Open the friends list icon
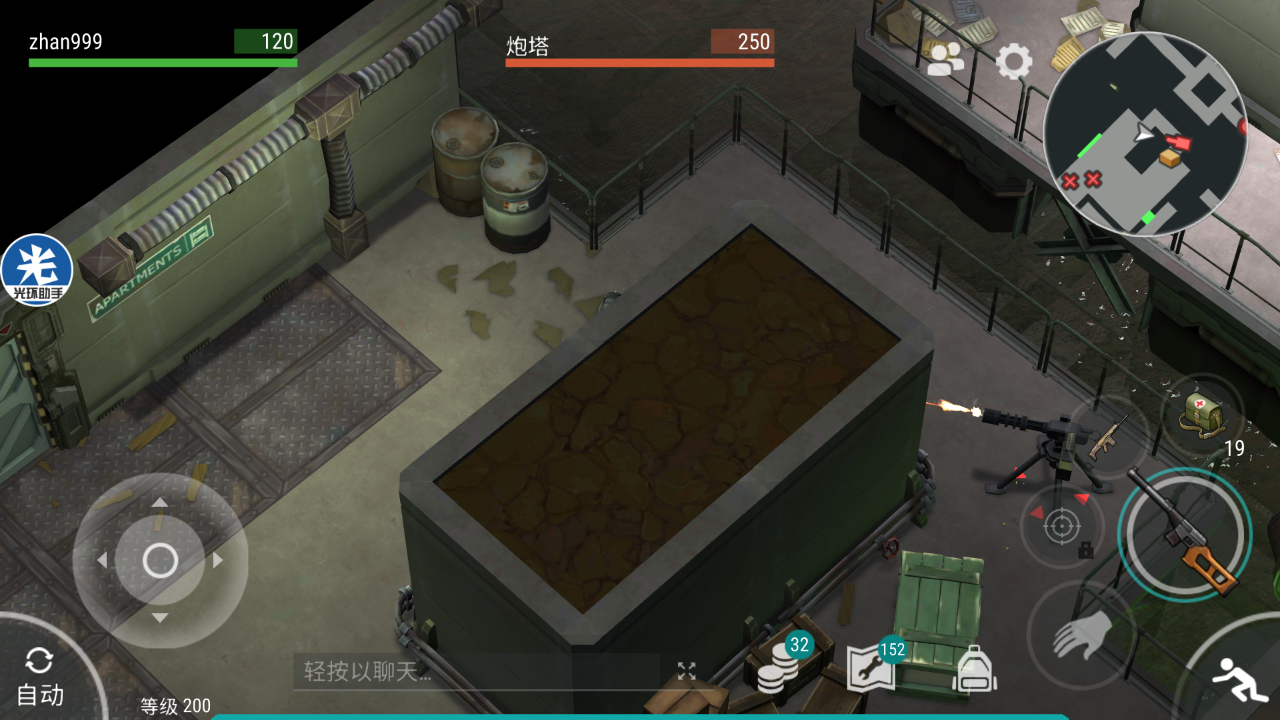The width and height of the screenshot is (1280, 720). click(945, 60)
